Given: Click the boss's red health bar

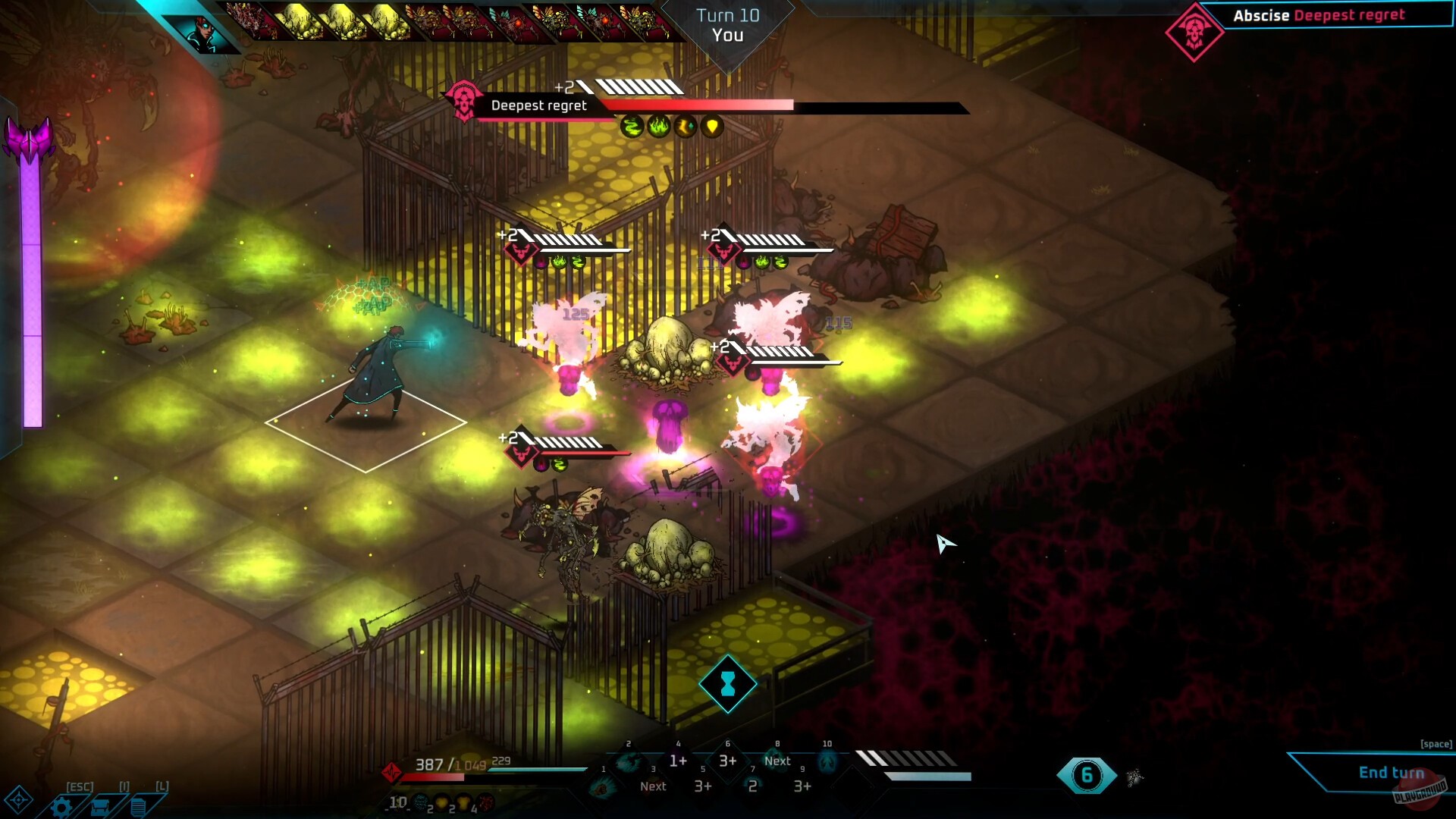Looking at the screenshot, I should pyautogui.click(x=698, y=105).
